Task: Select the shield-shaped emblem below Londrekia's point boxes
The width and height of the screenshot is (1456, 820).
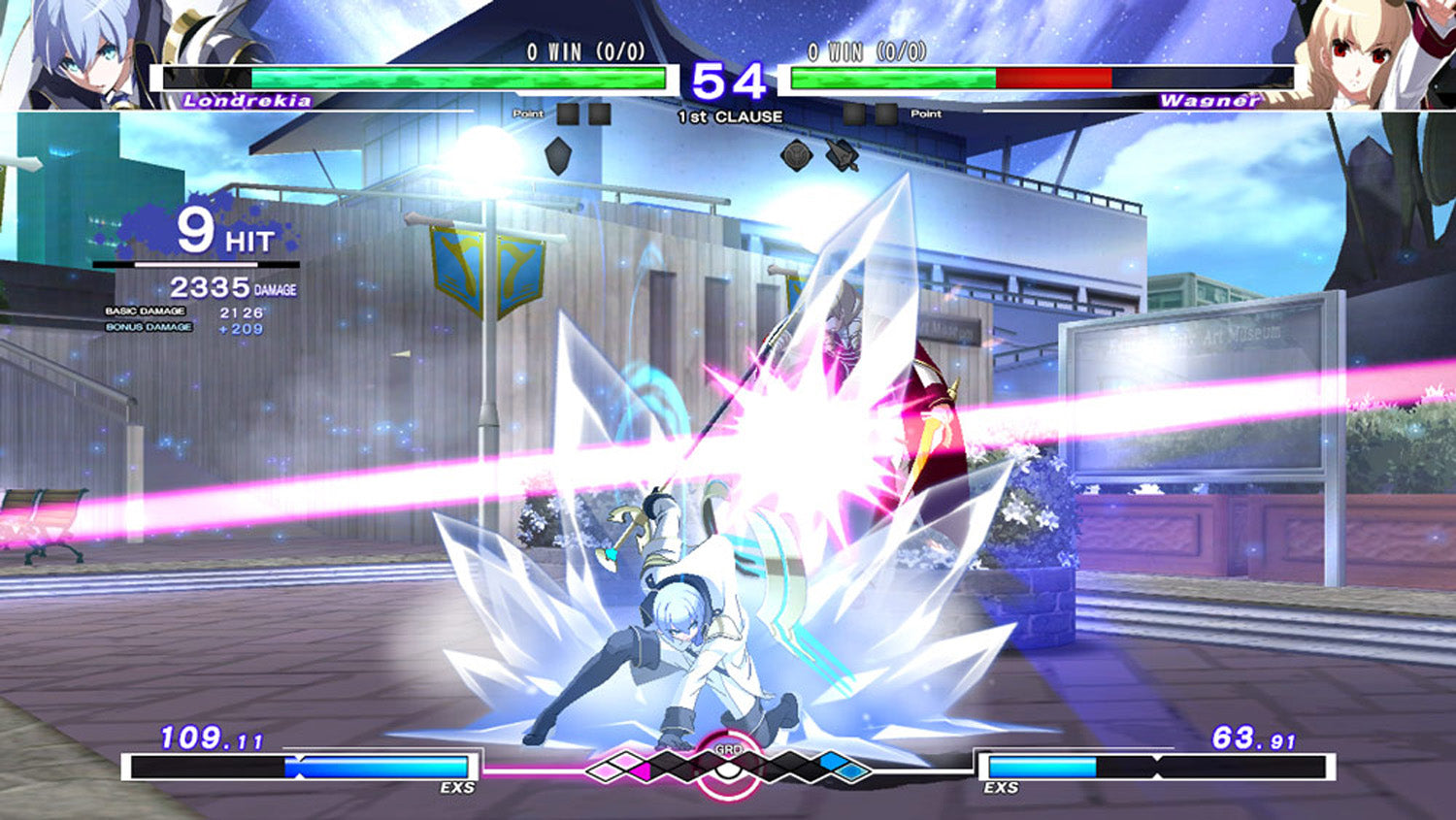Action: [x=557, y=155]
